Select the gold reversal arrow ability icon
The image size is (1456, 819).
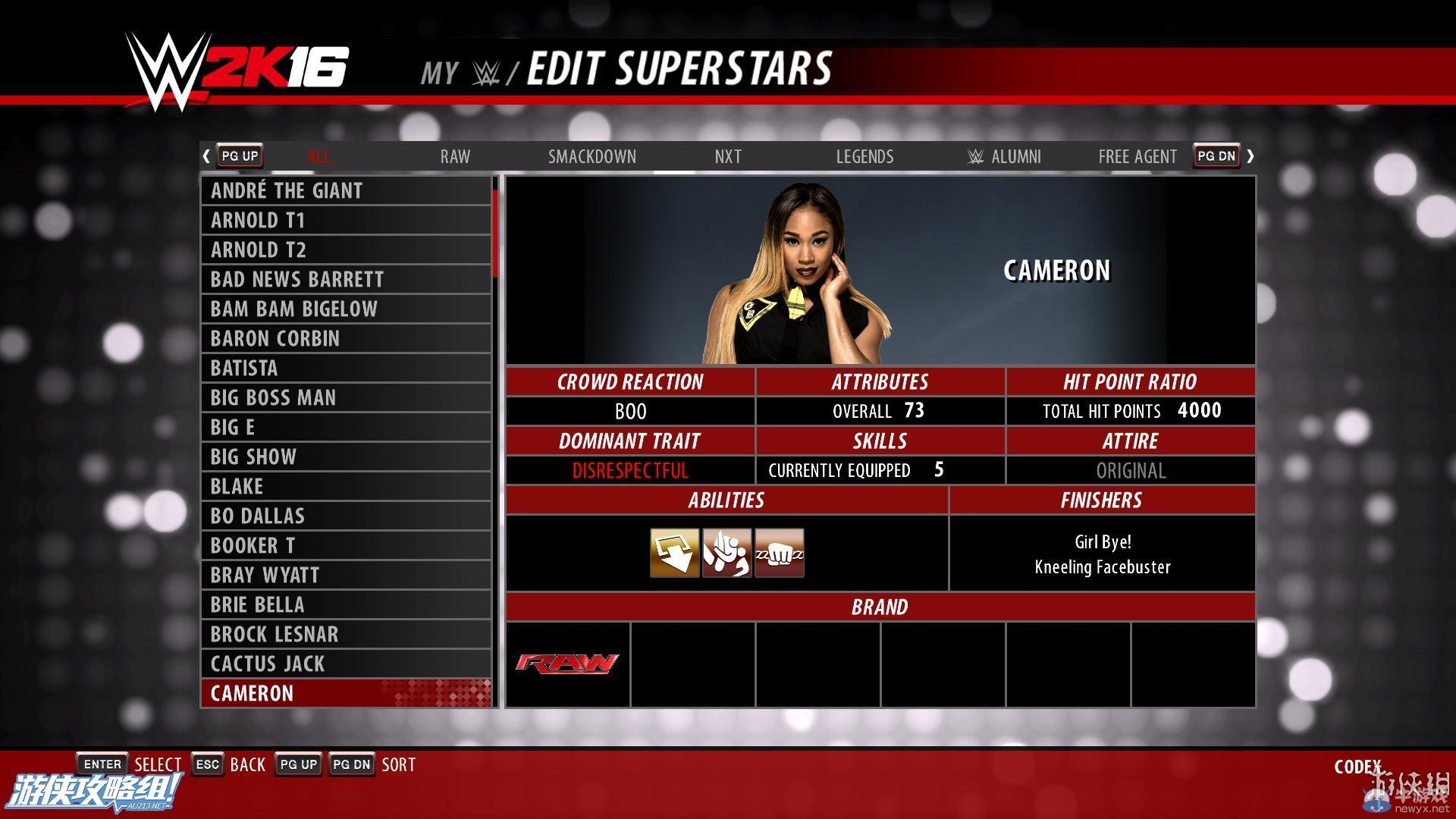(674, 553)
